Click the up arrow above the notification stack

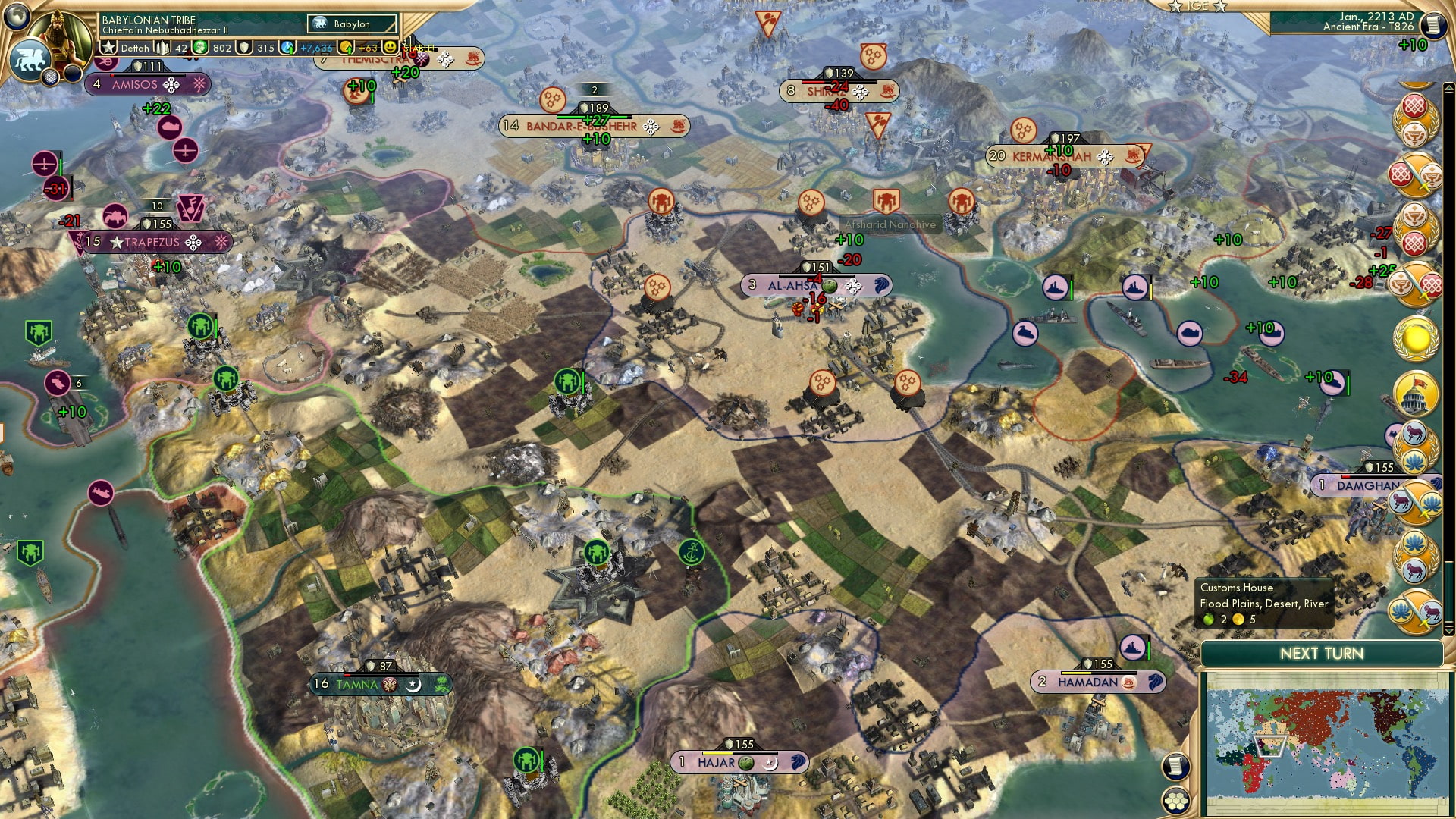[x=1448, y=86]
